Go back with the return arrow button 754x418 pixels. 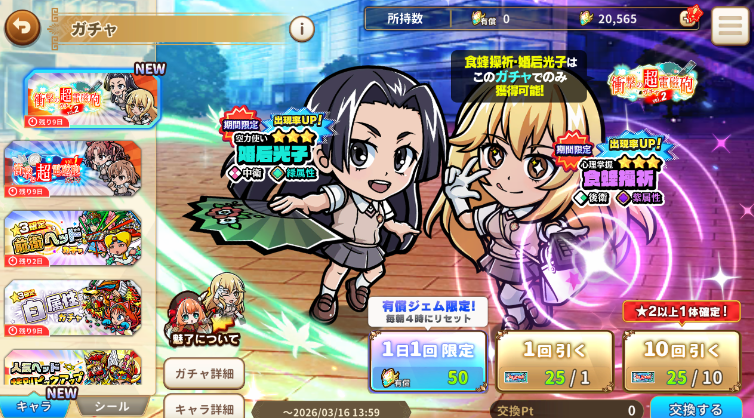pyautogui.click(x=22, y=27)
